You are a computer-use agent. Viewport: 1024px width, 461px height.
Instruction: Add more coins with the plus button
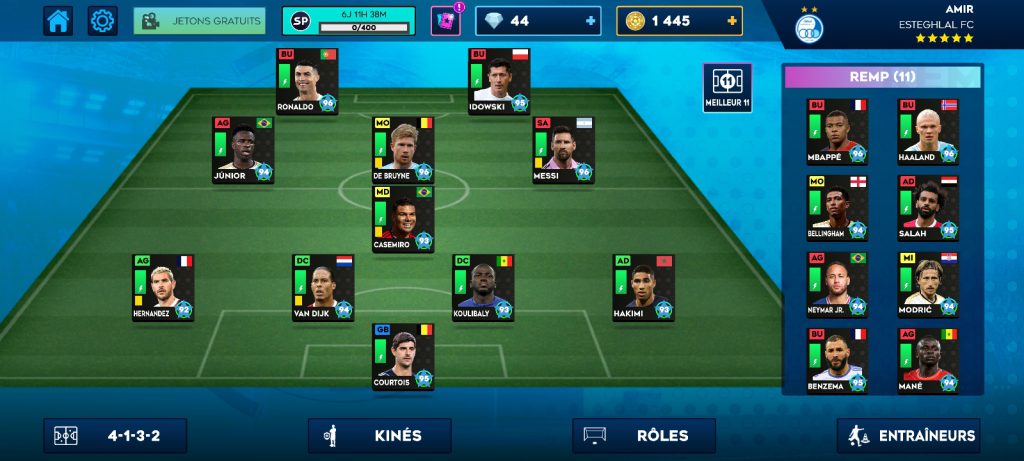(x=733, y=21)
